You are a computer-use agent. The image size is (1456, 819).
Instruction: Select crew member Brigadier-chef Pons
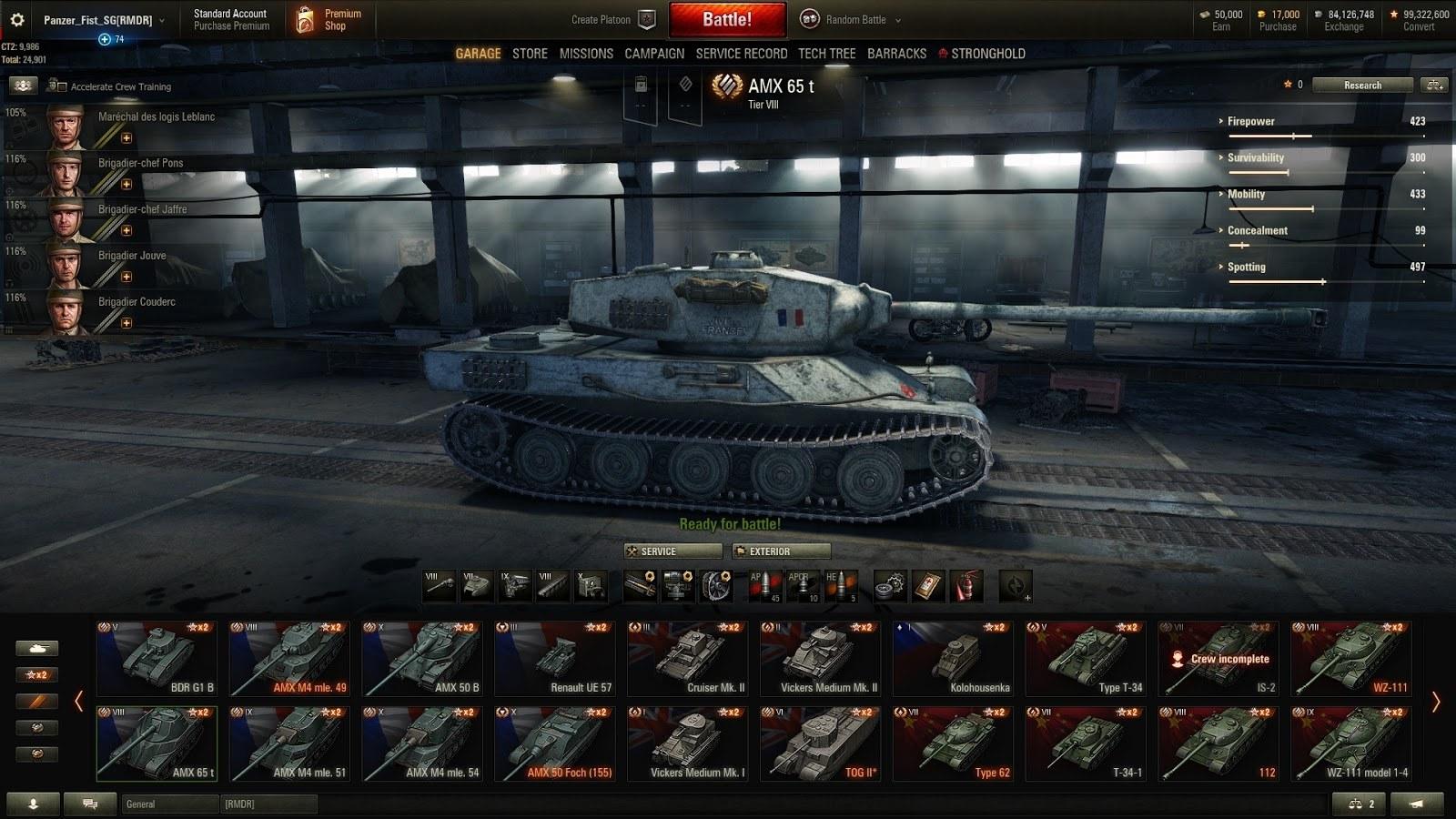point(140,164)
